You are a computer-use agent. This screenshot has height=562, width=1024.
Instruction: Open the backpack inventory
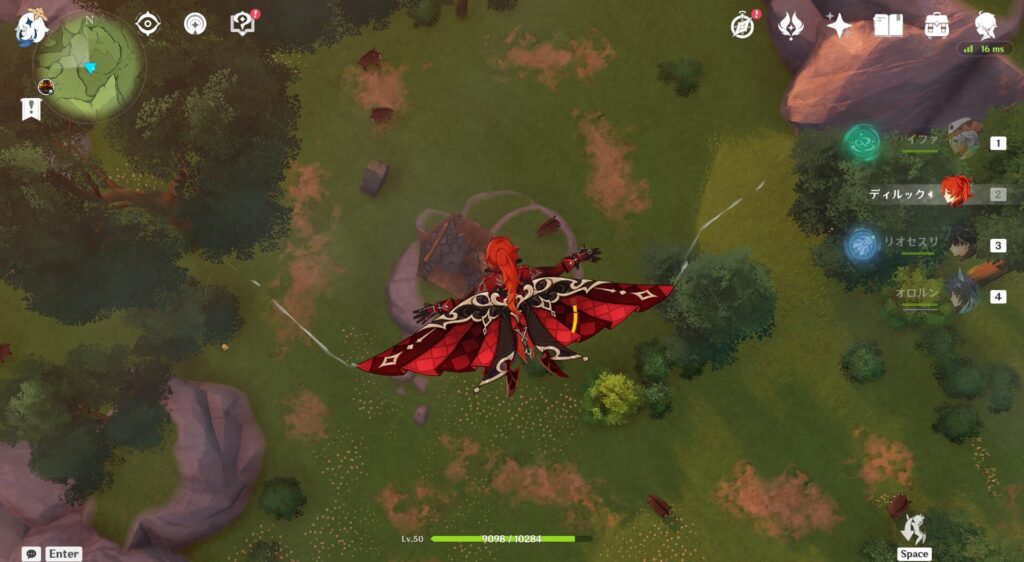point(937,25)
